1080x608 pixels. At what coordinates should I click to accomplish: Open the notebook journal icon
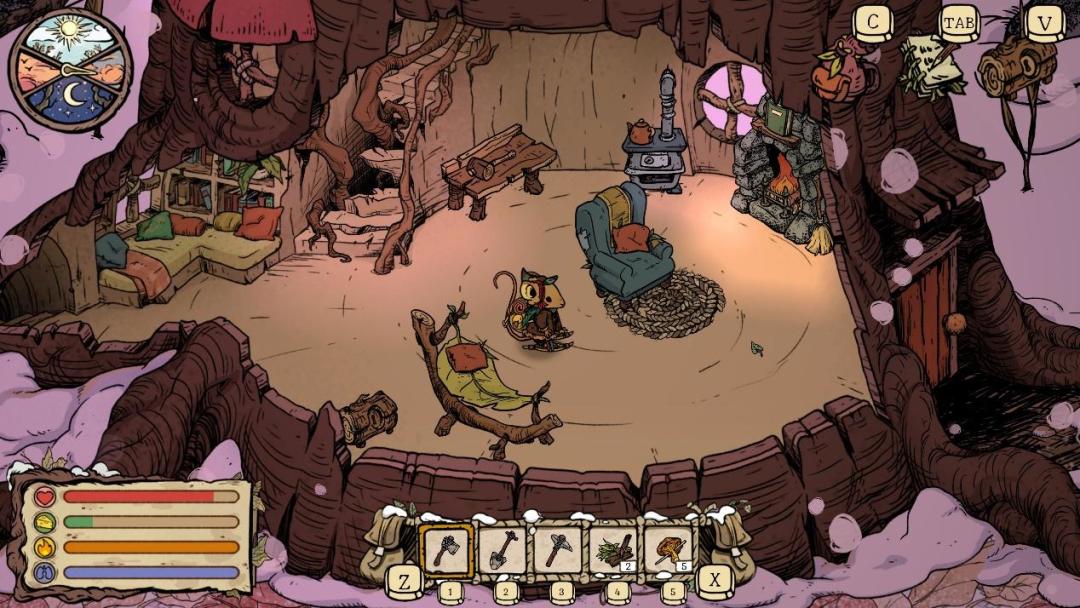(930, 68)
